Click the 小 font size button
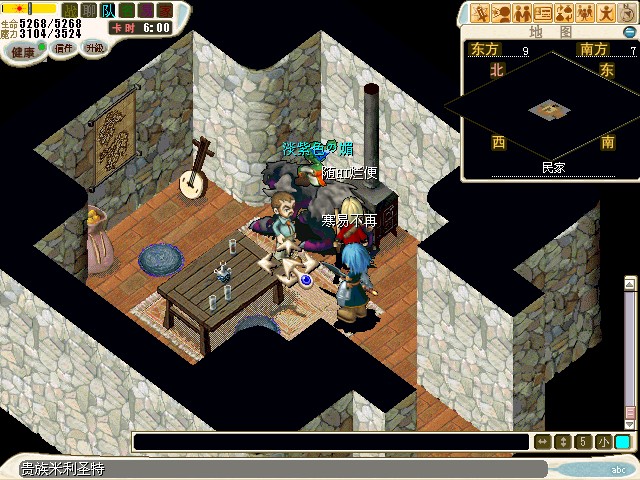This screenshot has width=640, height=480. [603, 442]
